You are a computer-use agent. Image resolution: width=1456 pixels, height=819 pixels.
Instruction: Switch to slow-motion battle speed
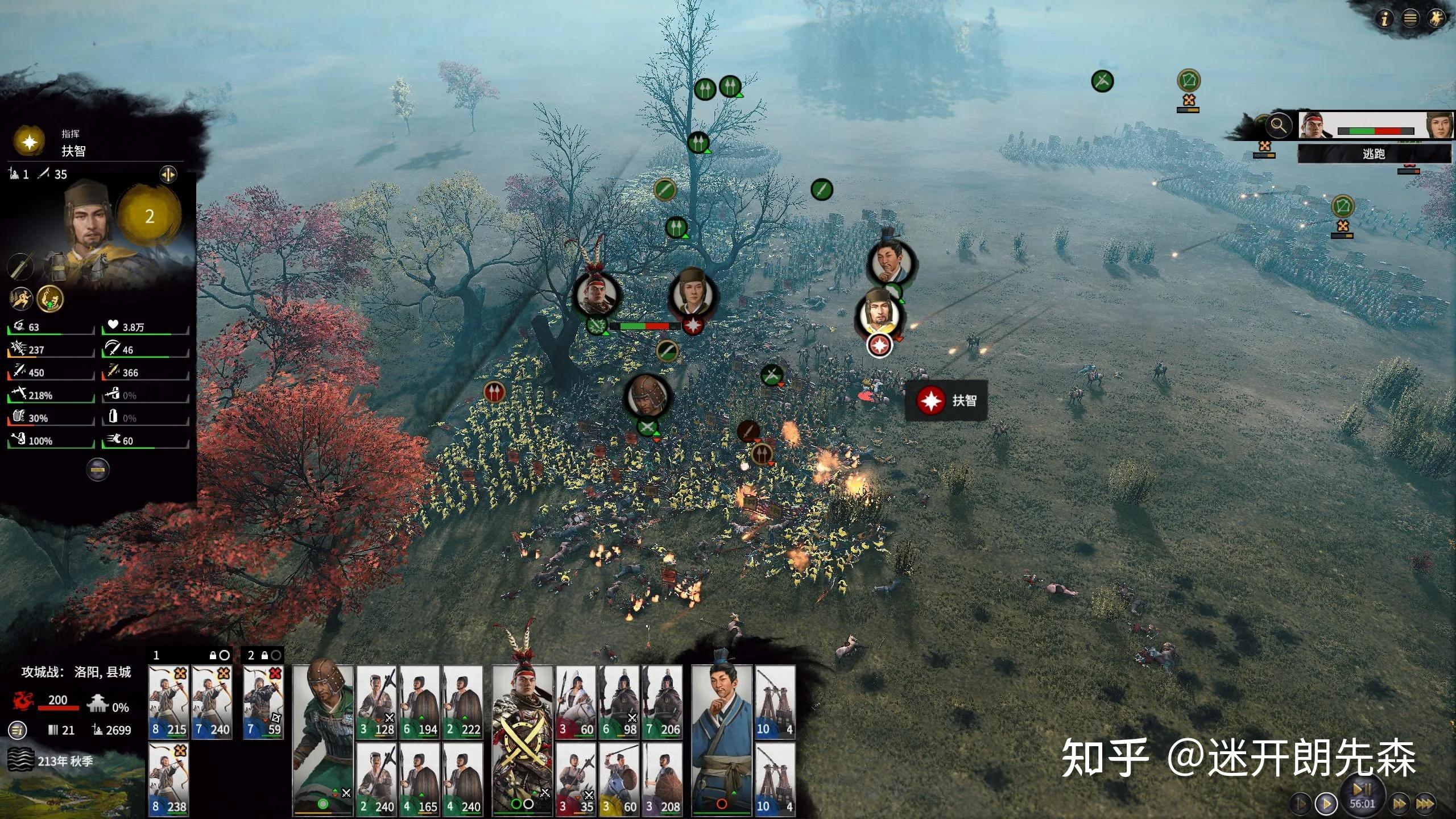point(1300,804)
